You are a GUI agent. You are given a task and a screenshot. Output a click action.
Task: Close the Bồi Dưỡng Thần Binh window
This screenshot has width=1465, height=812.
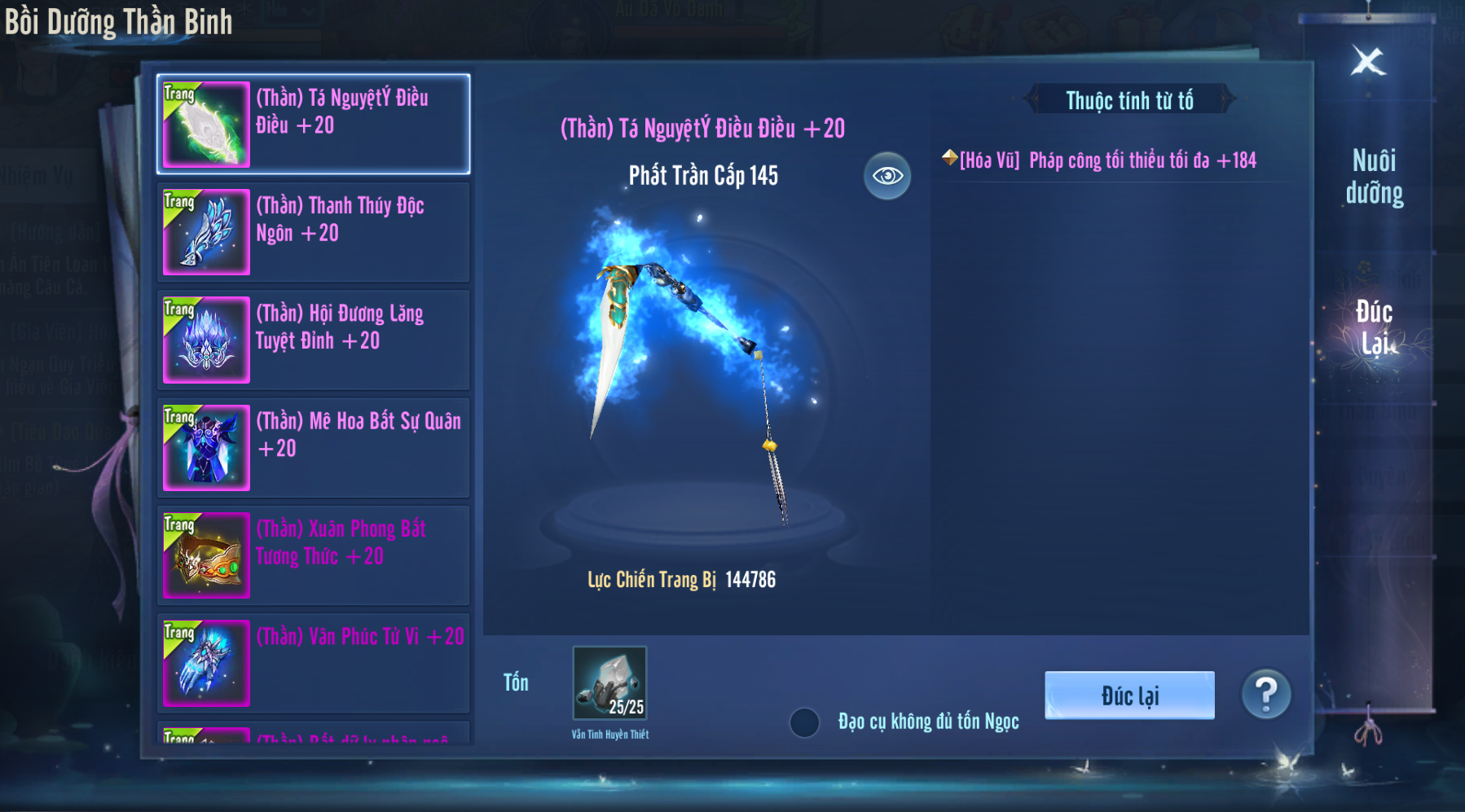click(x=1368, y=61)
